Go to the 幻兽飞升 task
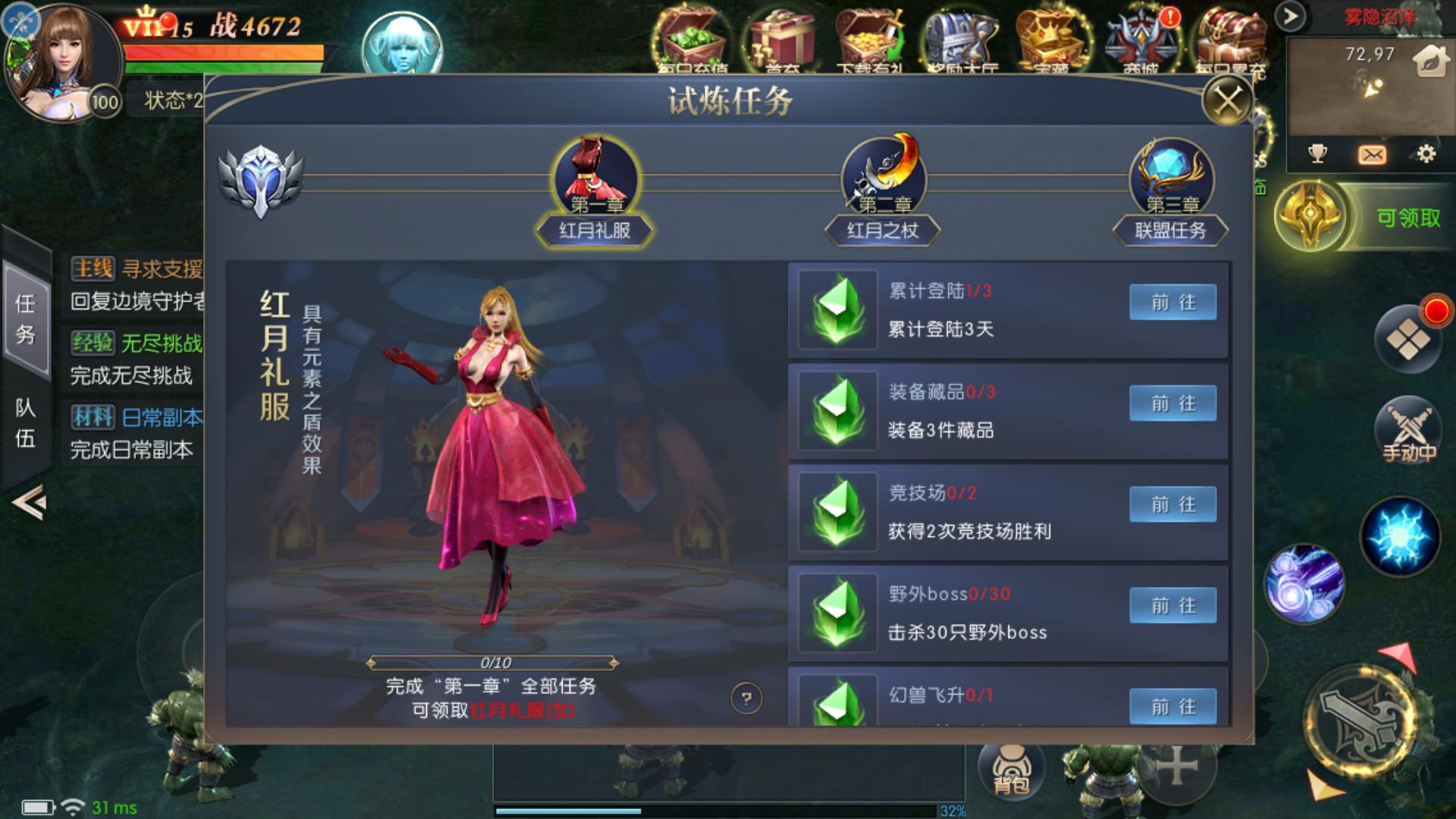The height and width of the screenshot is (819, 1456). (1172, 705)
